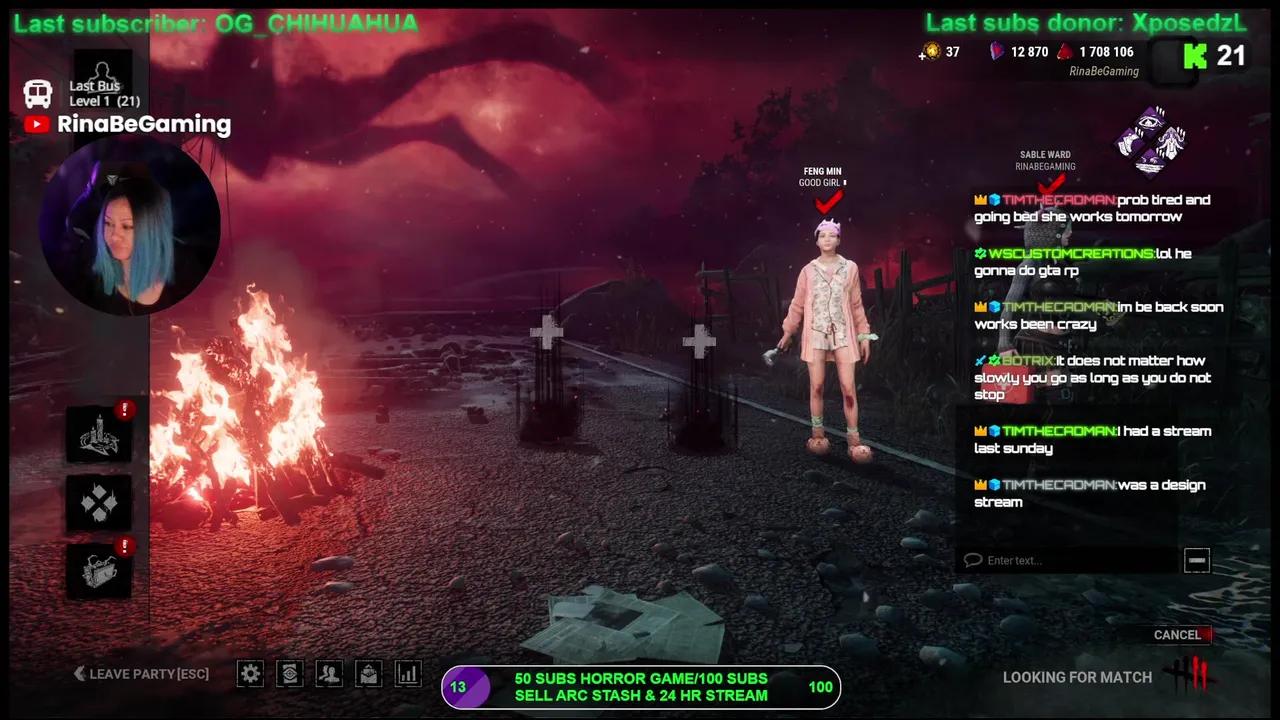Click the 50 subs goal progress bar
The height and width of the screenshot is (720, 1280).
click(640, 687)
